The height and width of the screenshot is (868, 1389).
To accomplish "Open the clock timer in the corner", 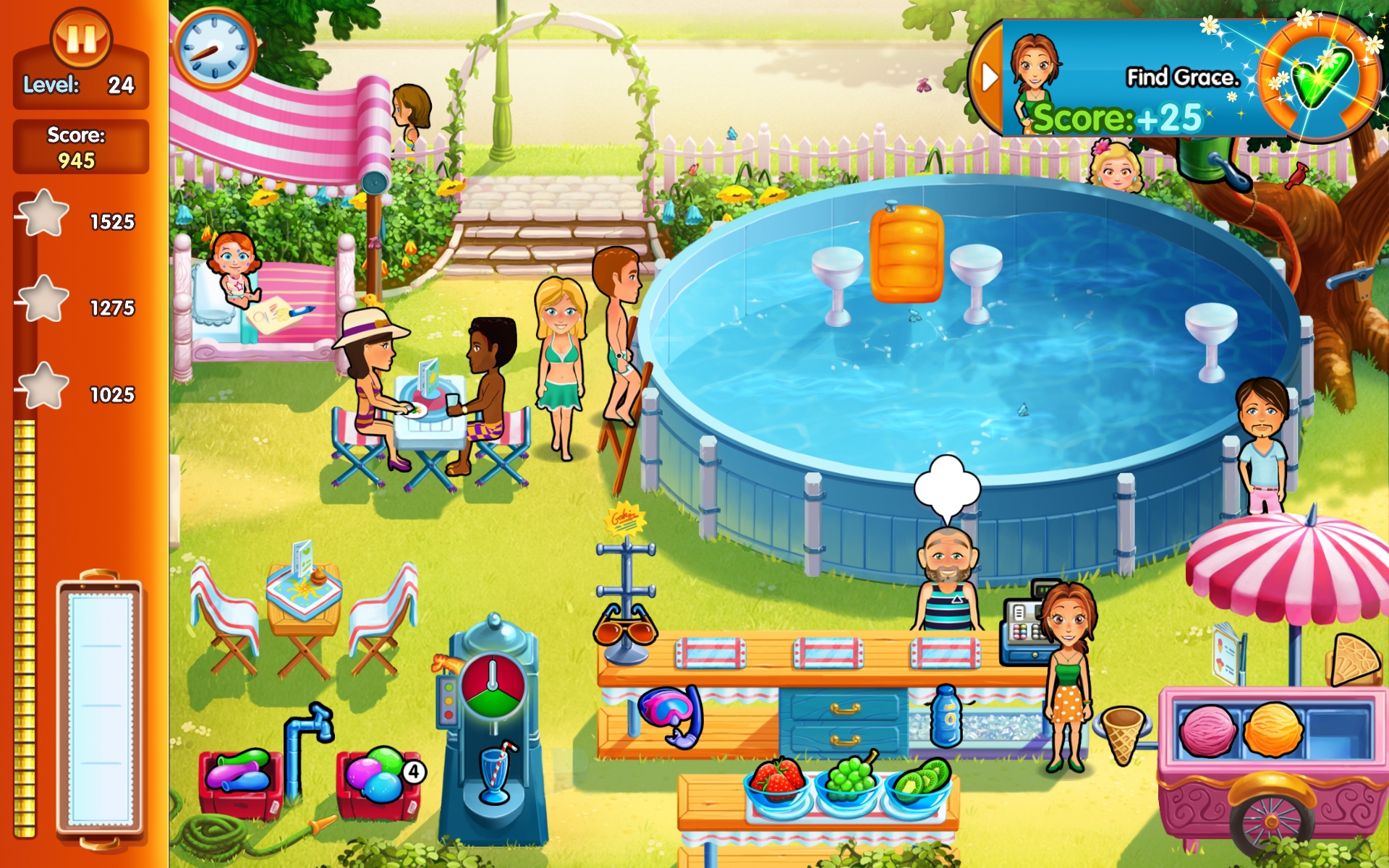I will (215, 49).
